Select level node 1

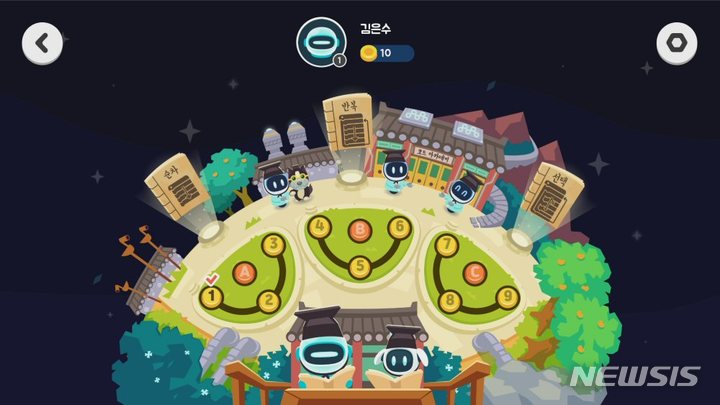coord(211,296)
